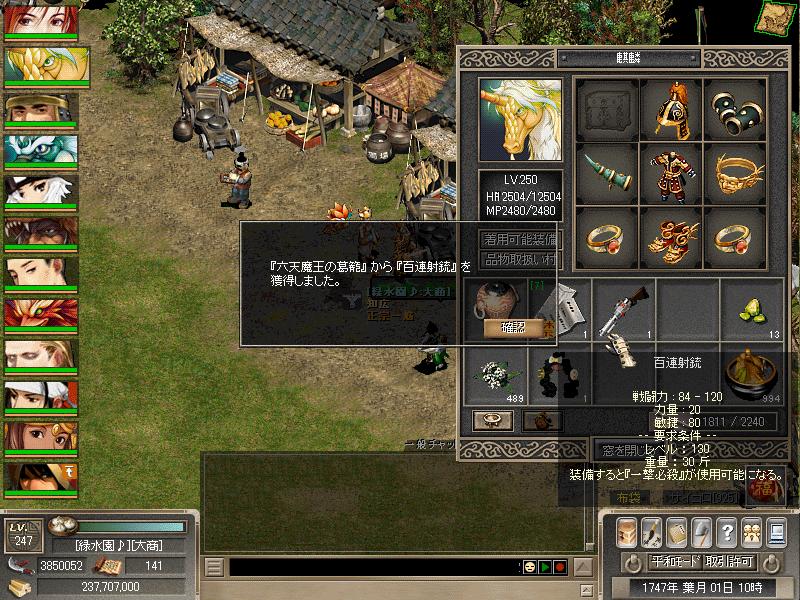Open the help question mark icon

[727, 531]
